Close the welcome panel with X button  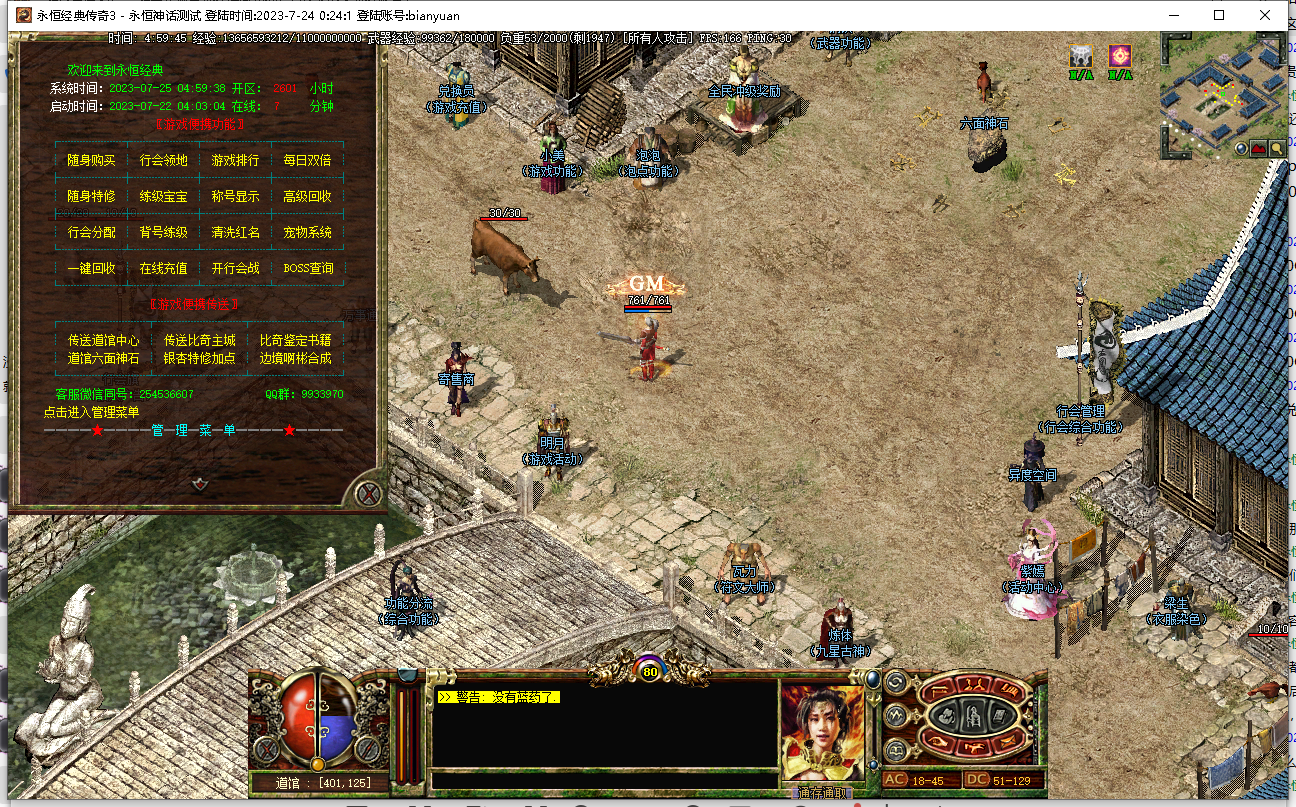point(369,493)
